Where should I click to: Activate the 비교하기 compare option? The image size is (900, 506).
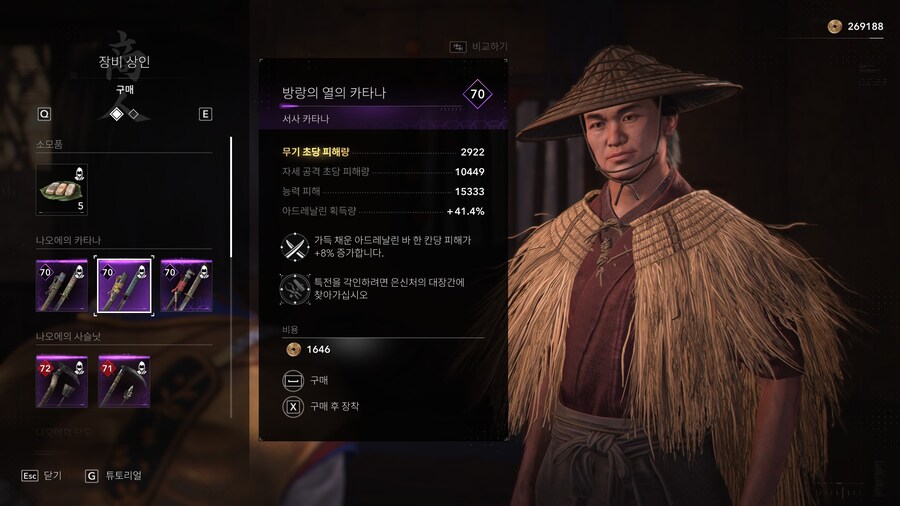tap(479, 47)
